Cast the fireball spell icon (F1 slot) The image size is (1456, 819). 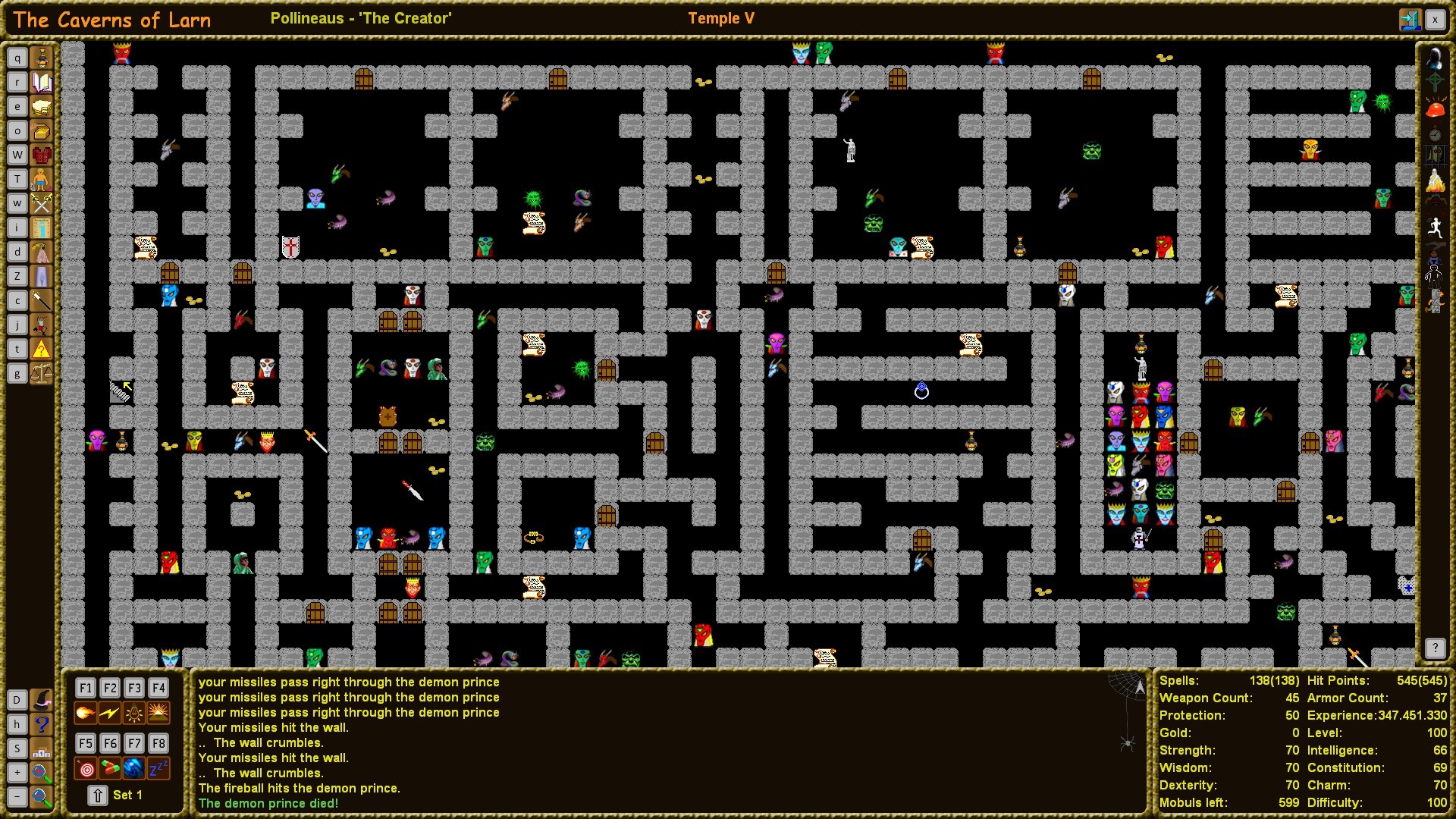click(x=85, y=712)
